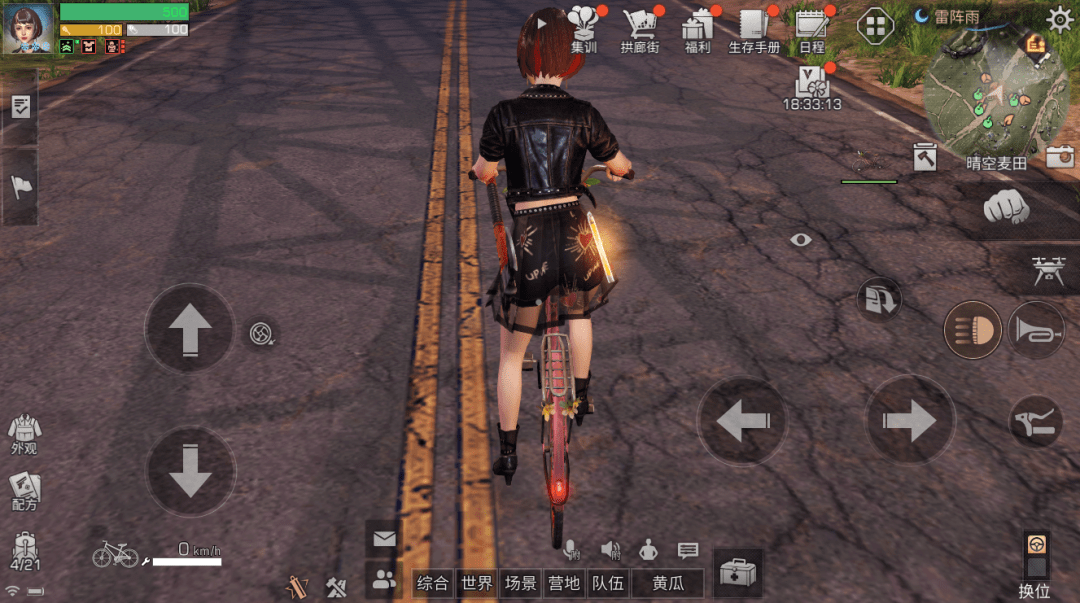The height and width of the screenshot is (603, 1080).
Task: Tap the forward up-arrow control
Action: point(190,328)
